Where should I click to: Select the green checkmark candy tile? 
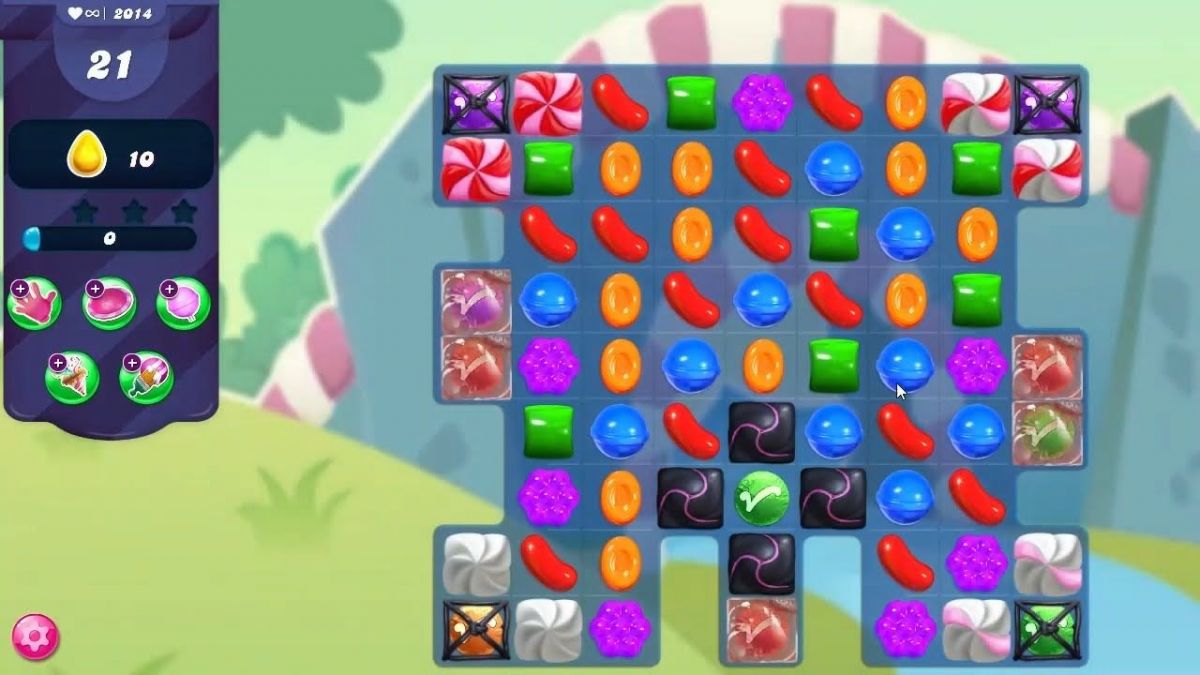coord(762,497)
